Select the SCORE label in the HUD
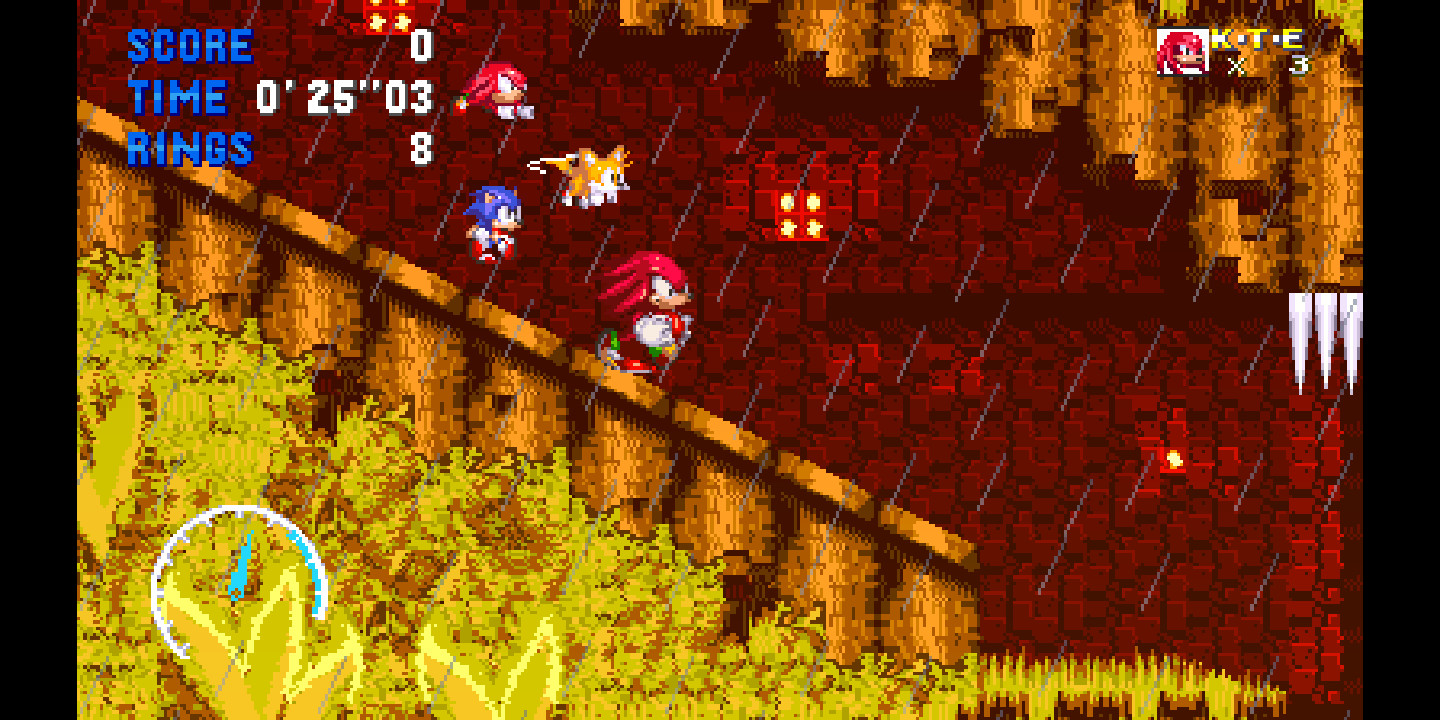Image resolution: width=1440 pixels, height=720 pixels. pos(190,44)
